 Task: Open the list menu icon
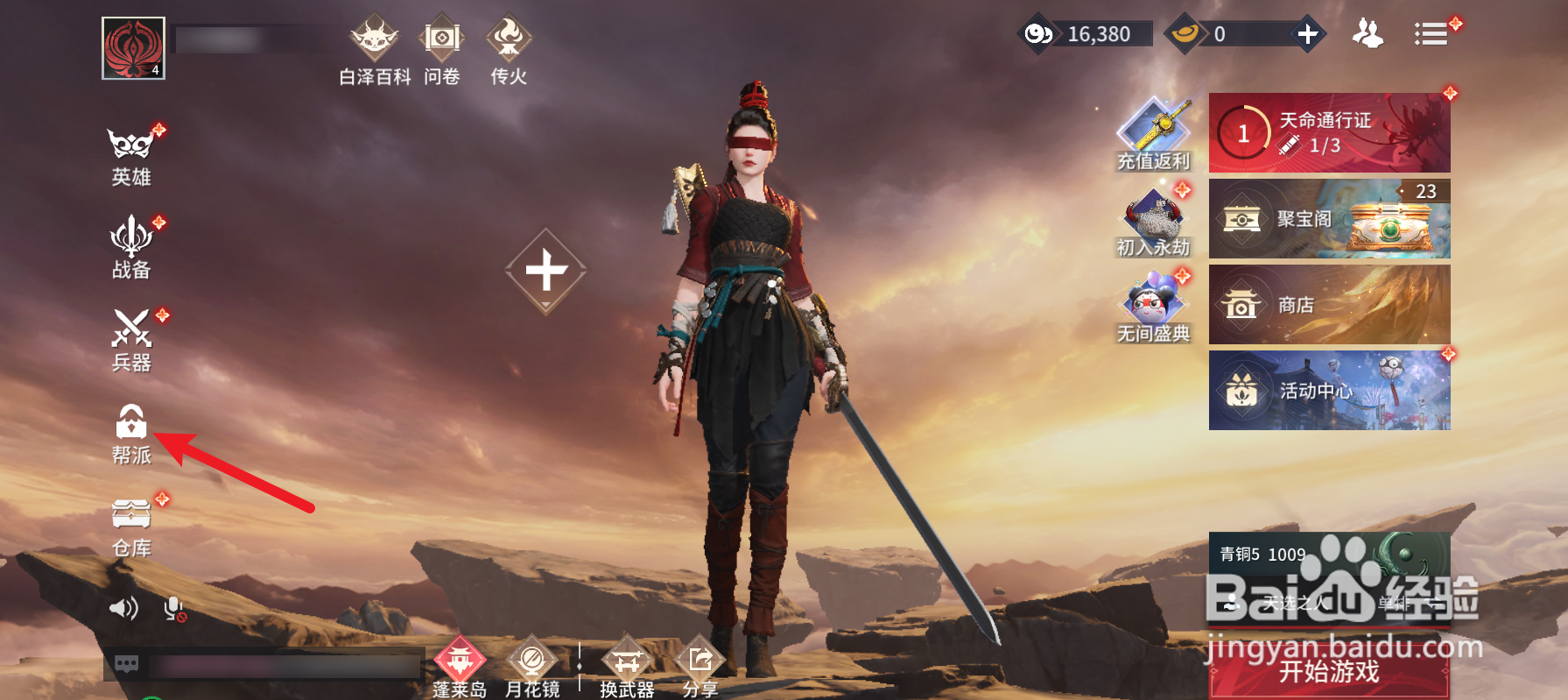pos(1431,34)
